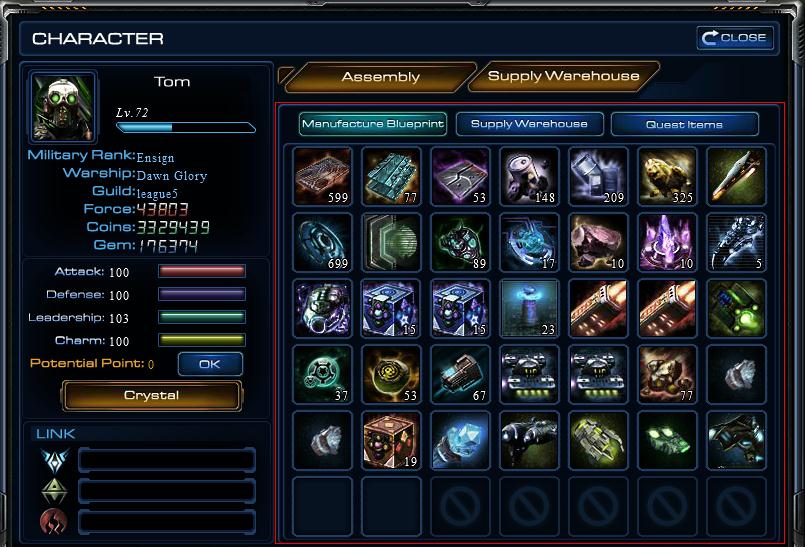Select the item stack of 599
The image size is (805, 547).
323,176
